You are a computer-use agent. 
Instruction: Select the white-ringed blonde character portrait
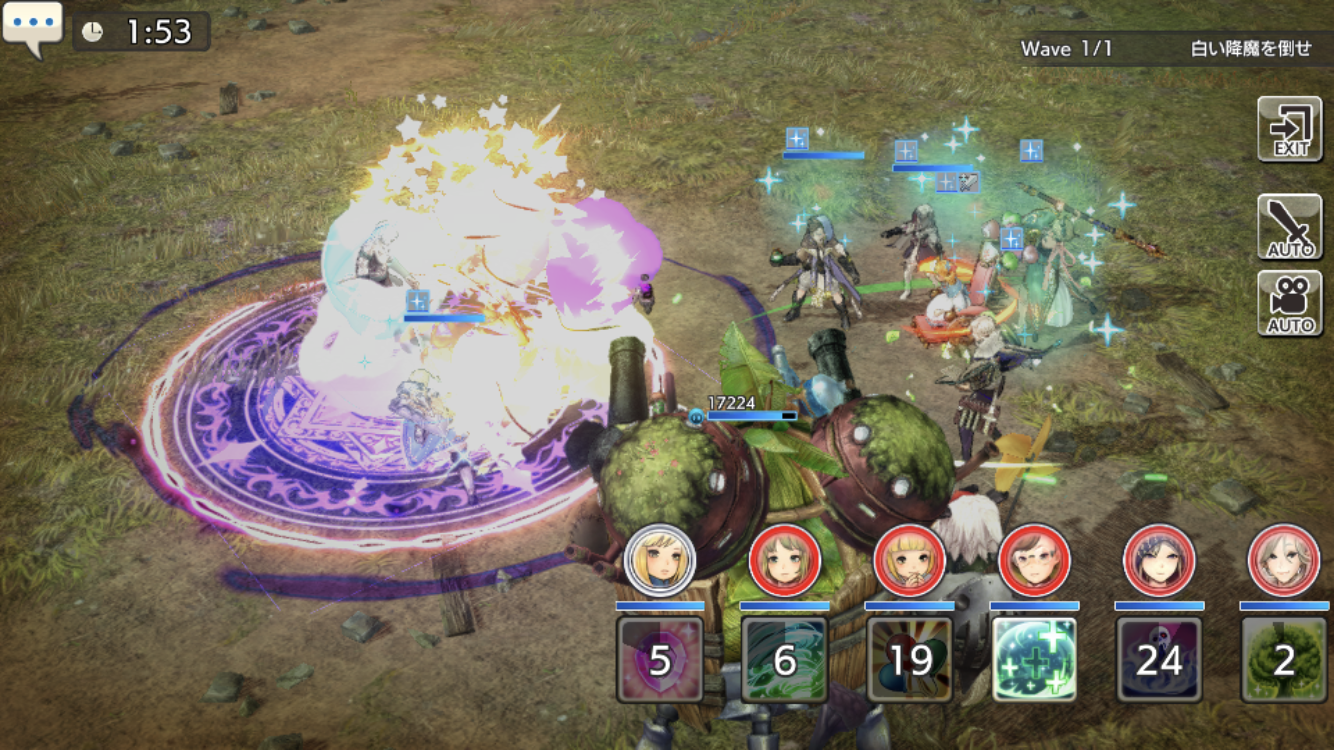[660, 559]
